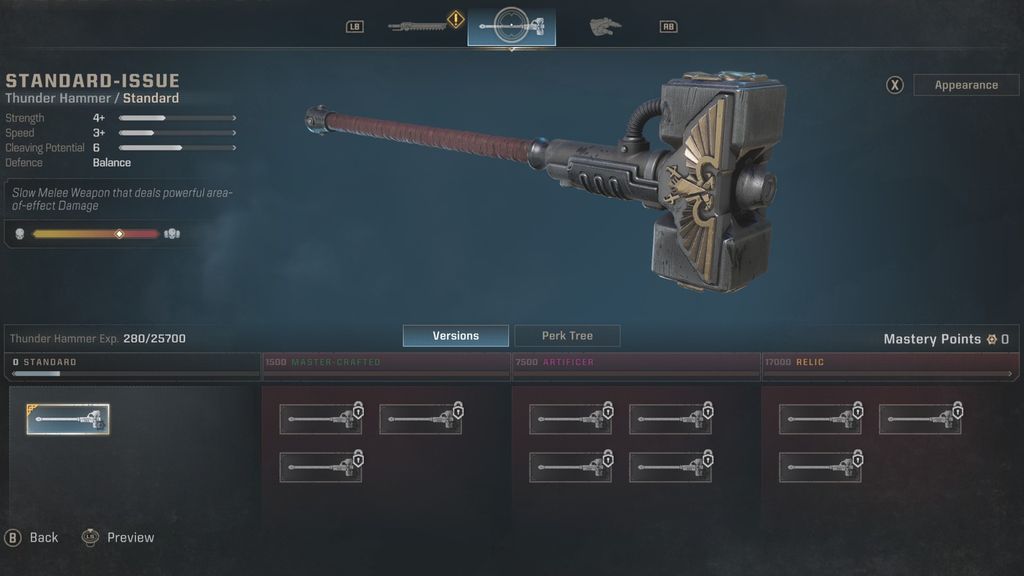This screenshot has height=576, width=1024.
Task: Activate the Preview option
Action: [x=119, y=537]
